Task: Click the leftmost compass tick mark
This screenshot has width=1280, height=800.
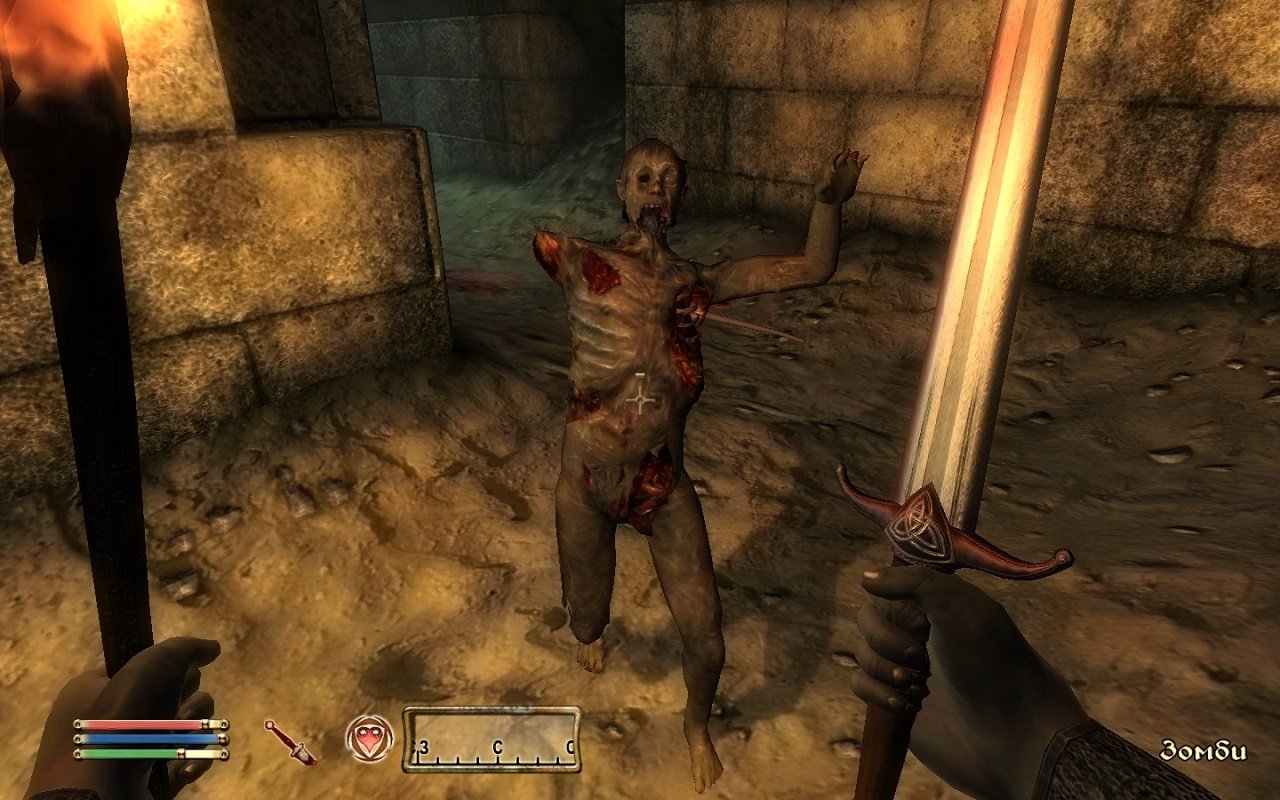Action: tap(419, 760)
